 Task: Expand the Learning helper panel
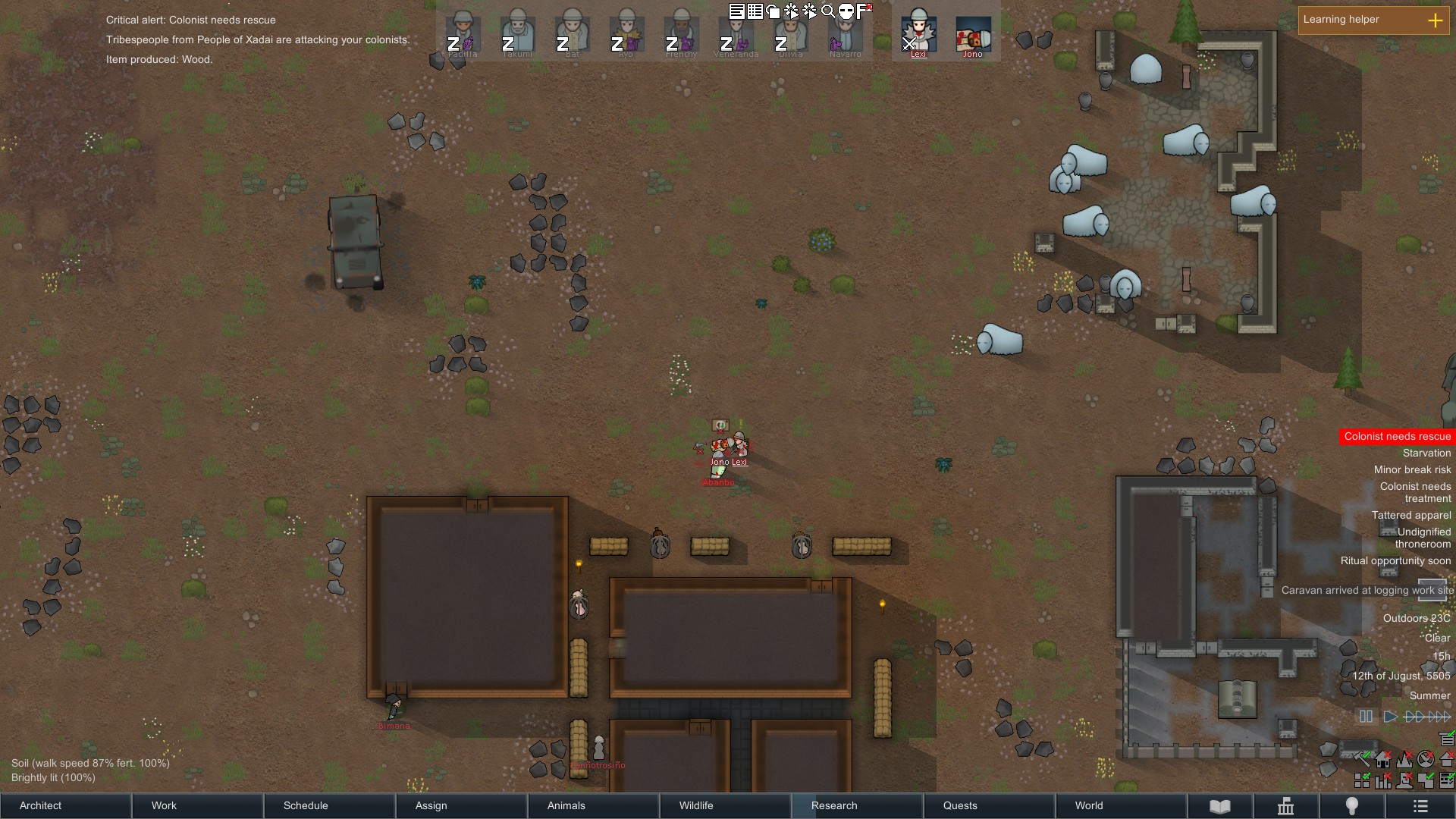click(1435, 20)
